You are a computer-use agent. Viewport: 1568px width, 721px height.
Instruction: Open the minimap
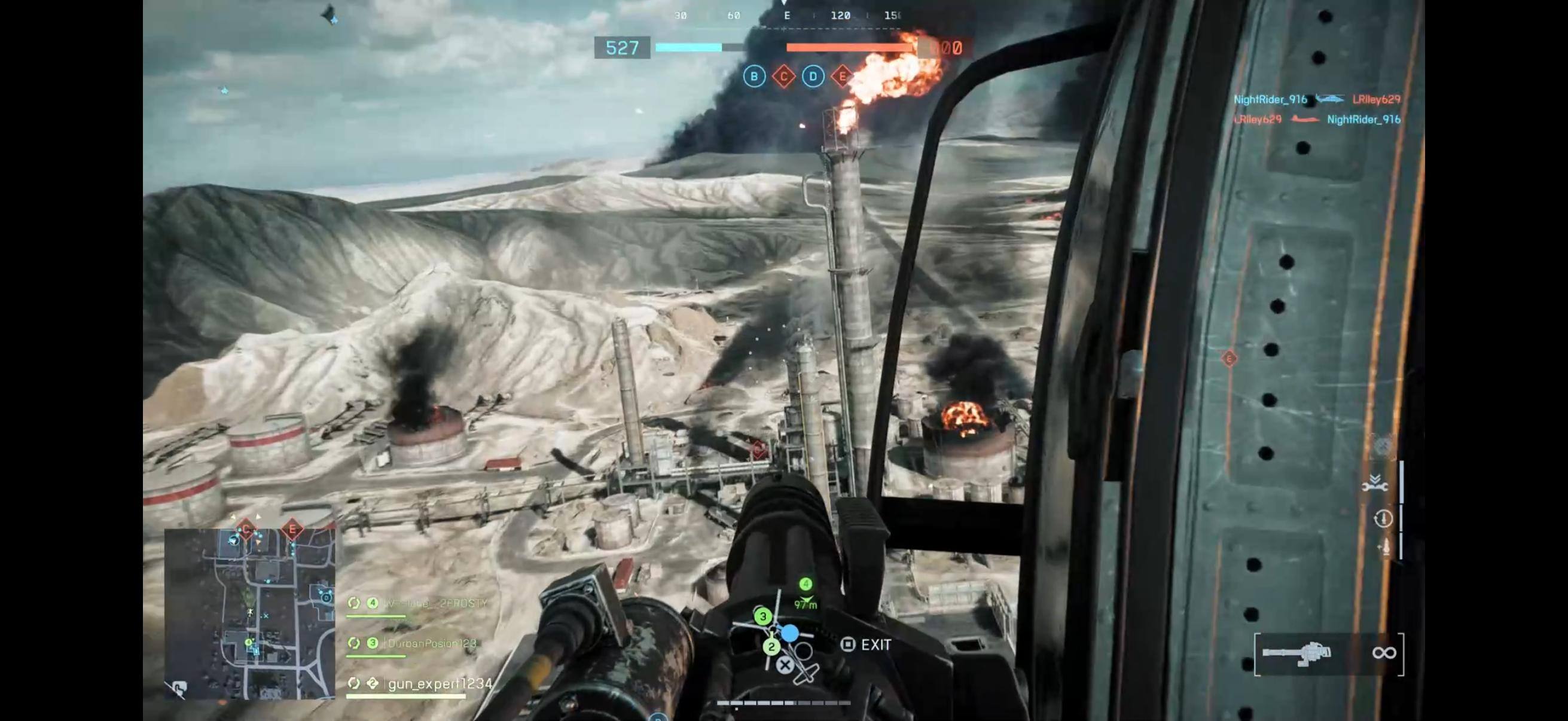point(249,613)
